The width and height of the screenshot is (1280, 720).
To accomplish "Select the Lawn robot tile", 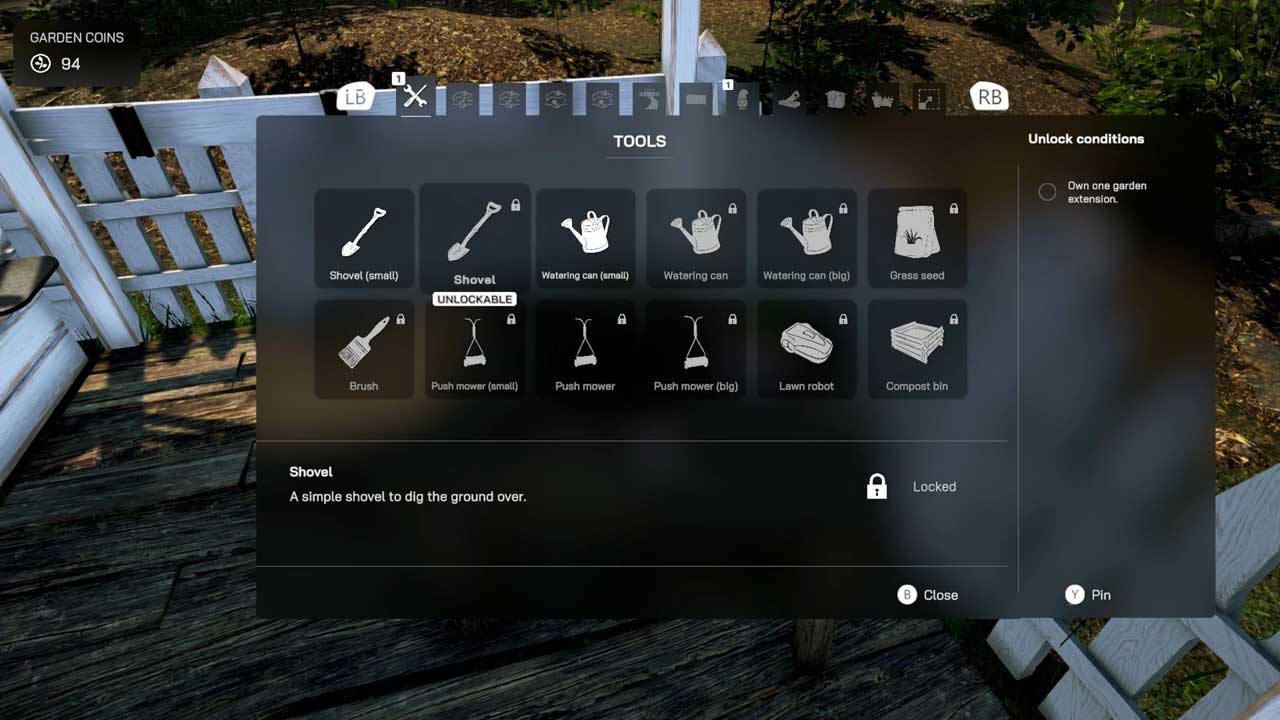I will (806, 349).
